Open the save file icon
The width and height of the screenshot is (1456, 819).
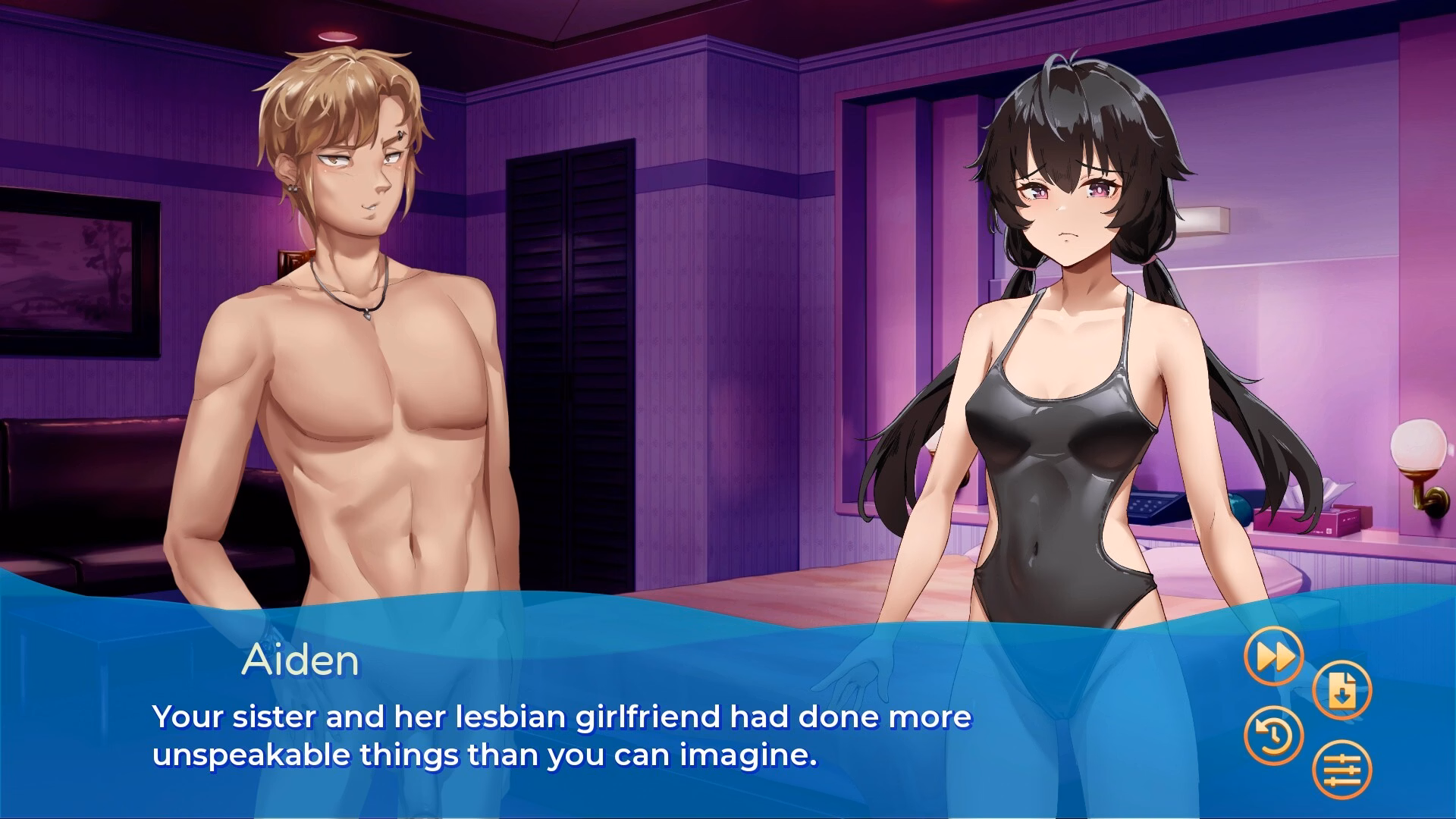[1341, 691]
